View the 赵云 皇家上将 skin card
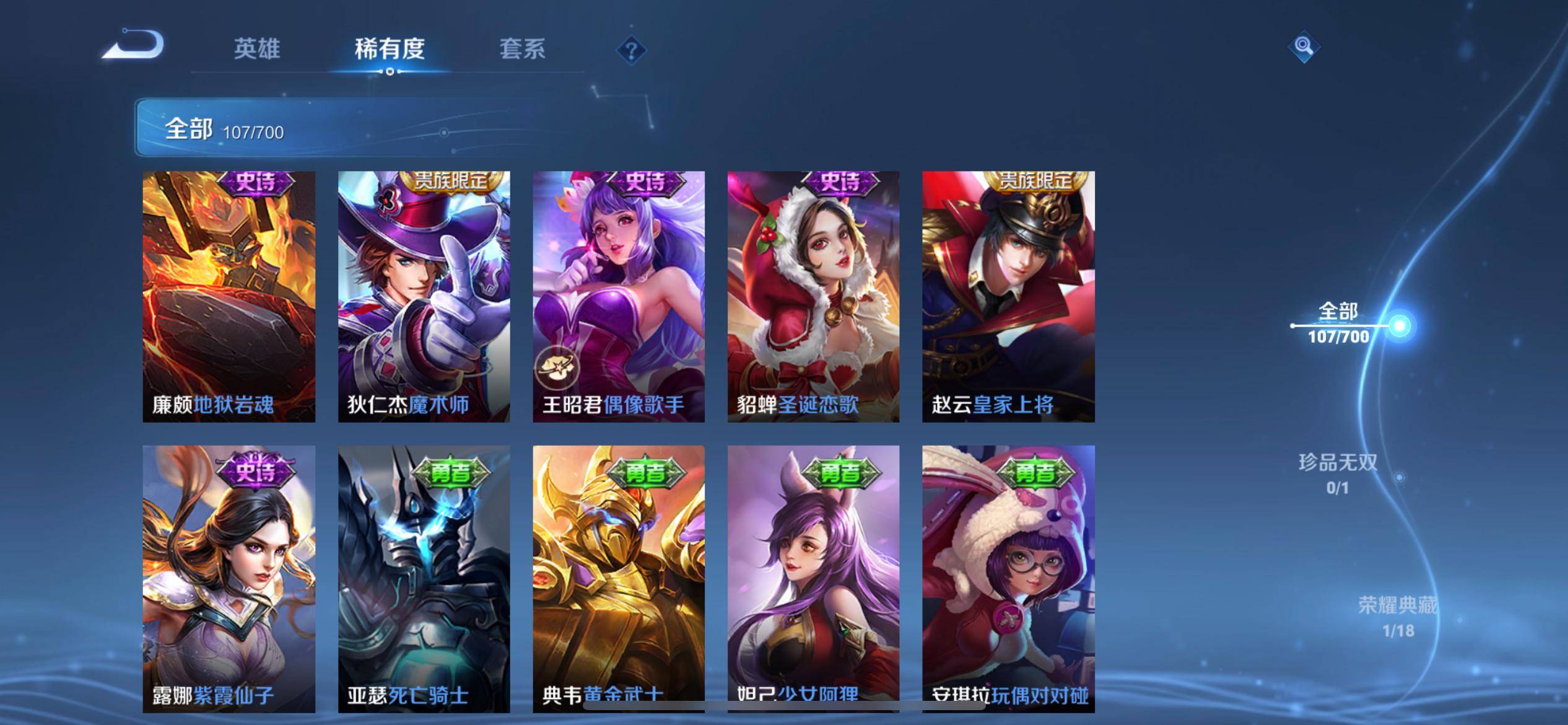This screenshot has height=725, width=1568. click(x=1008, y=297)
